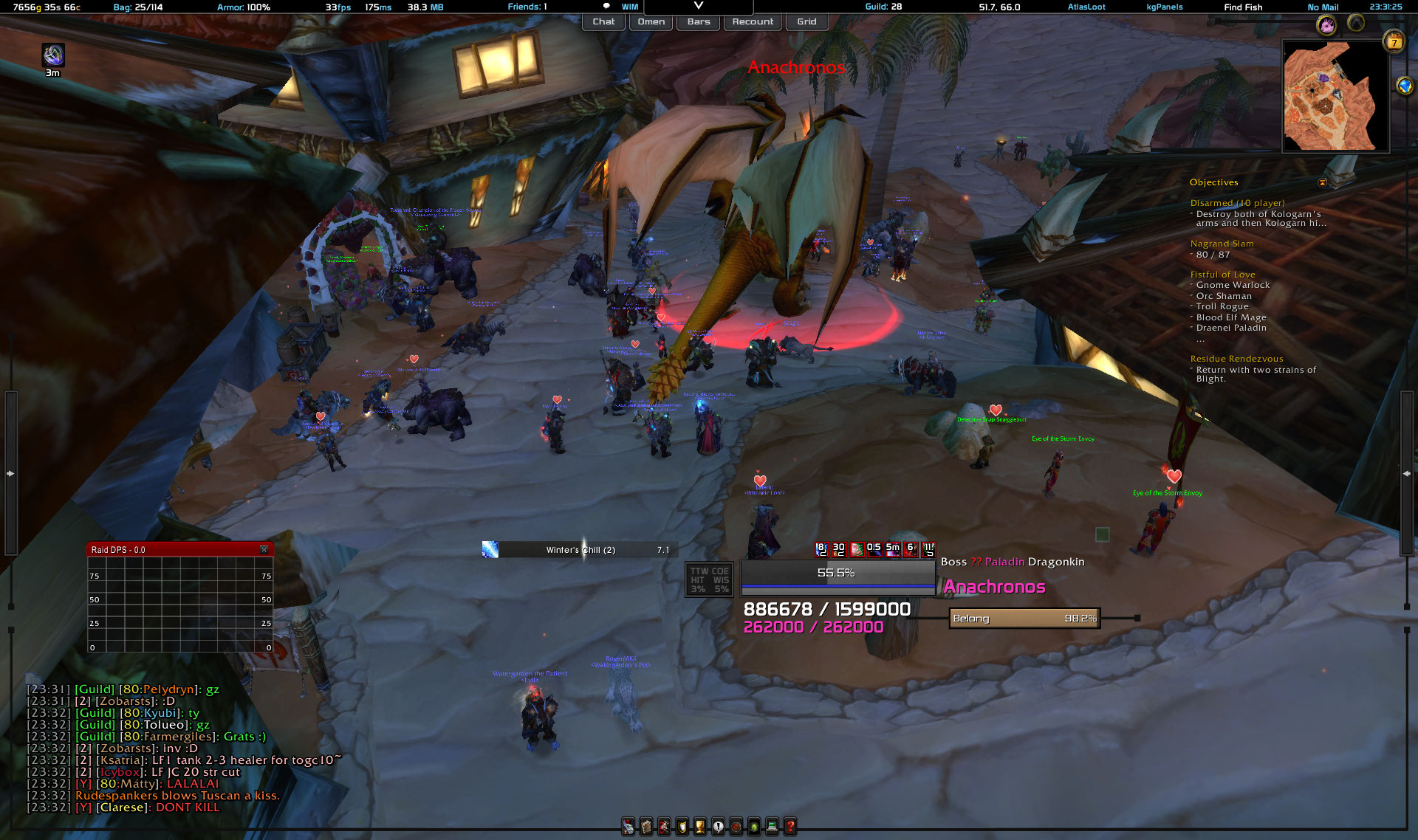Screen dimensions: 1418x840
Task: Toggle the Grid raid frames button
Action: (x=806, y=22)
